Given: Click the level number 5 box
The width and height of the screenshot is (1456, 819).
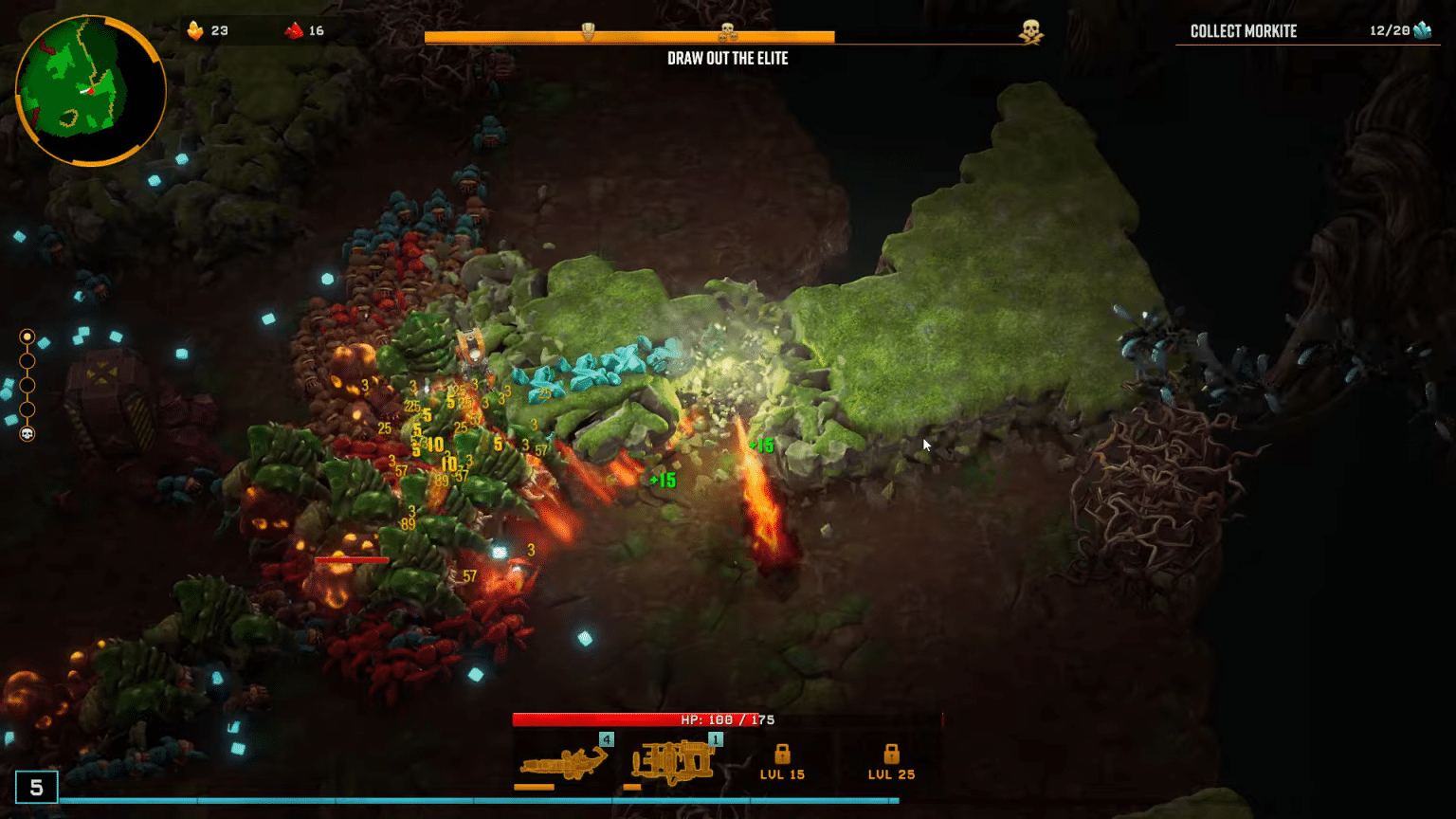Looking at the screenshot, I should 37,786.
